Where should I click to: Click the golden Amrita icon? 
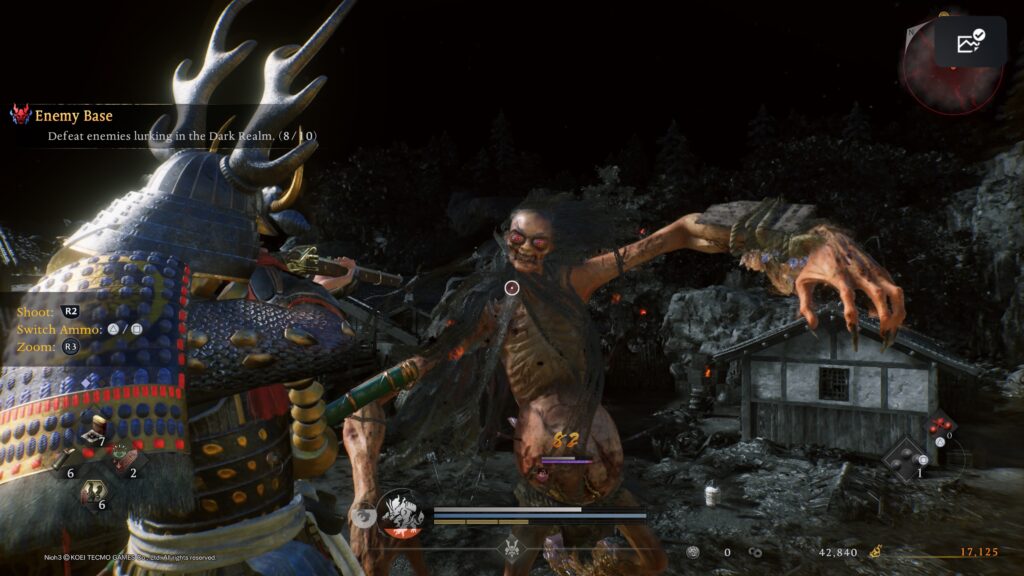876,550
